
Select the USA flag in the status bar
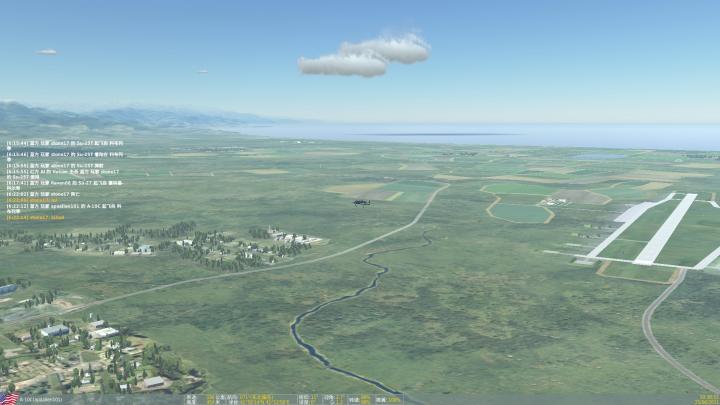[10, 399]
